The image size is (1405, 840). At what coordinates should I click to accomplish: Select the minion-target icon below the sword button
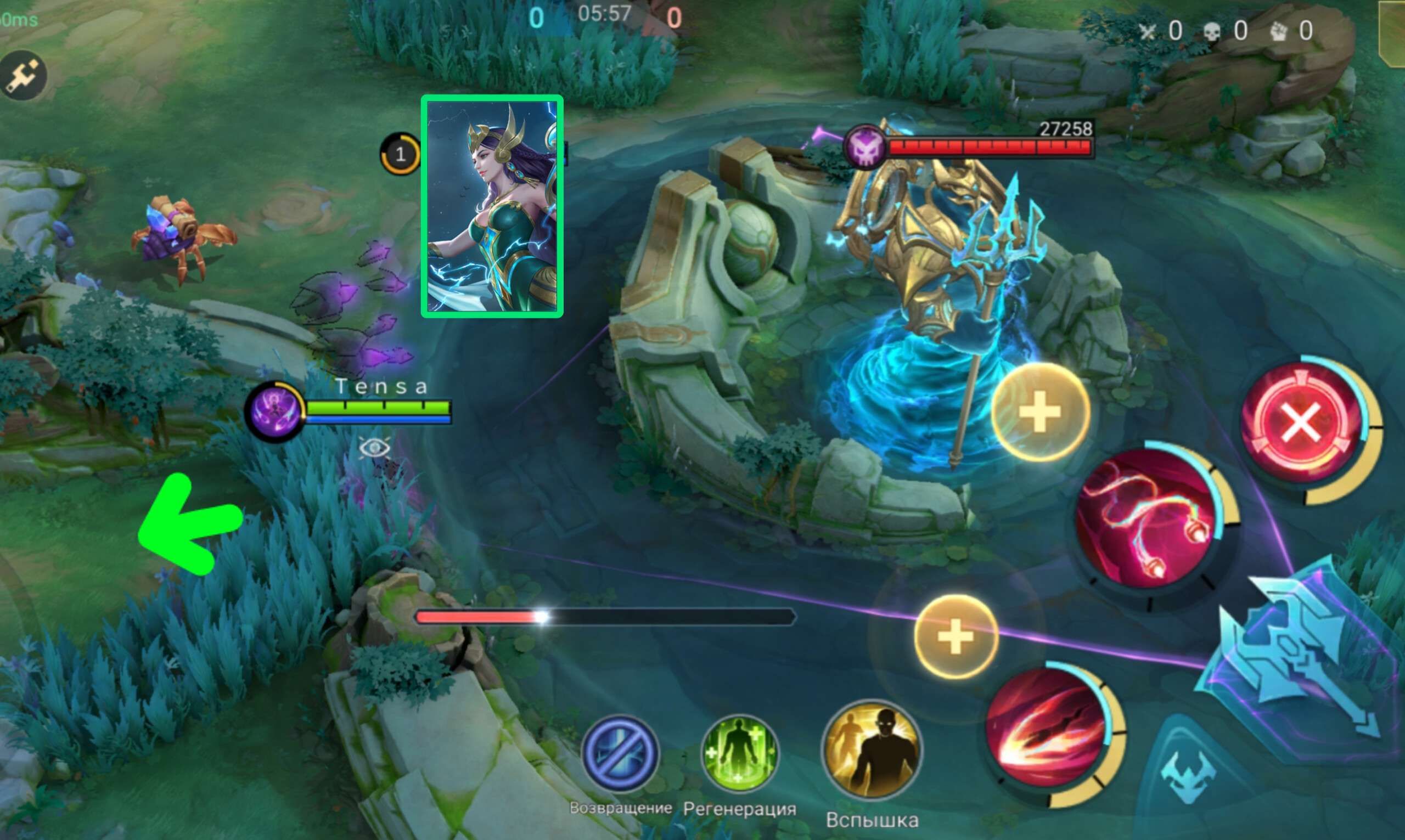click(x=1188, y=775)
